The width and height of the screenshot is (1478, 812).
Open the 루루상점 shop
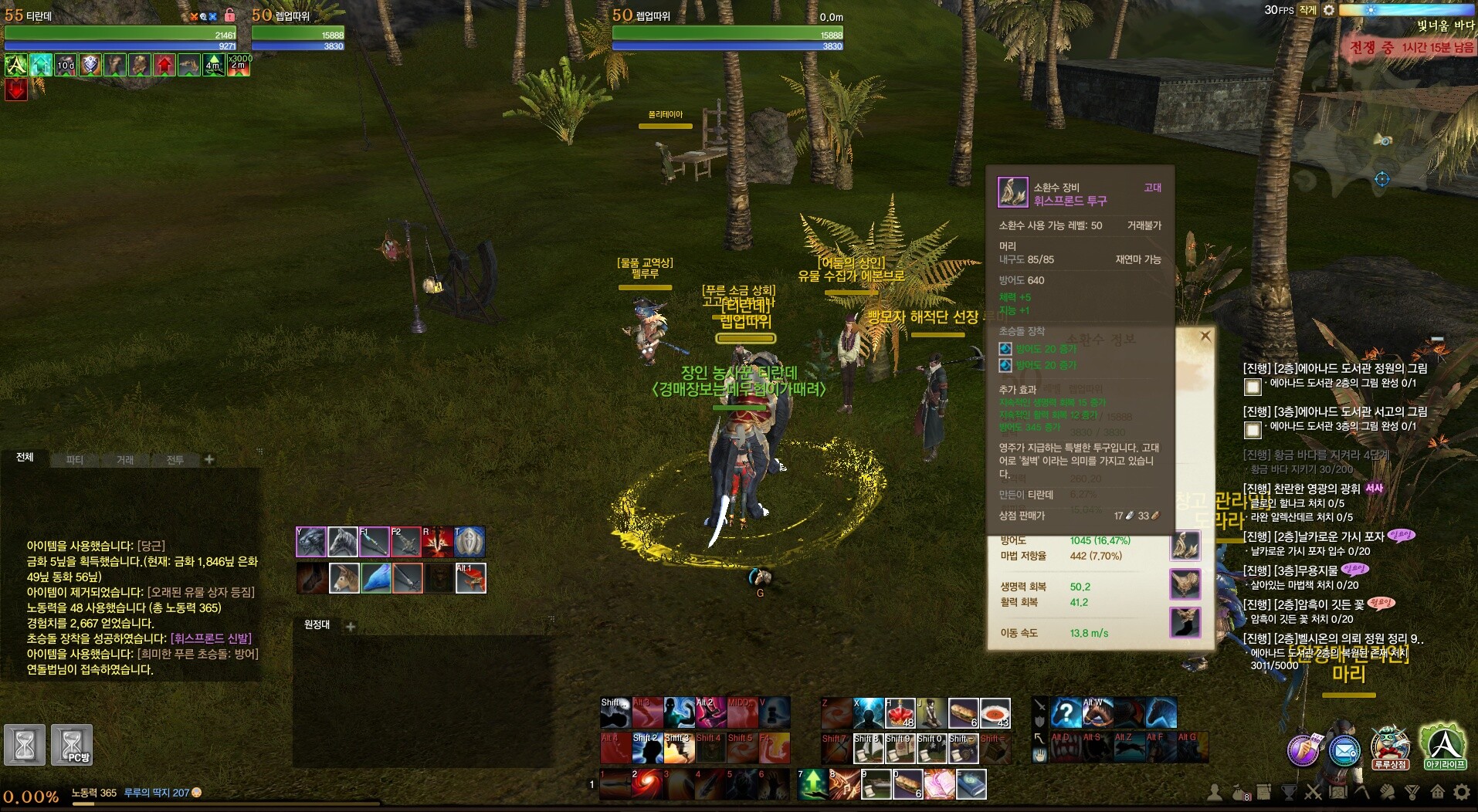coord(1390,747)
